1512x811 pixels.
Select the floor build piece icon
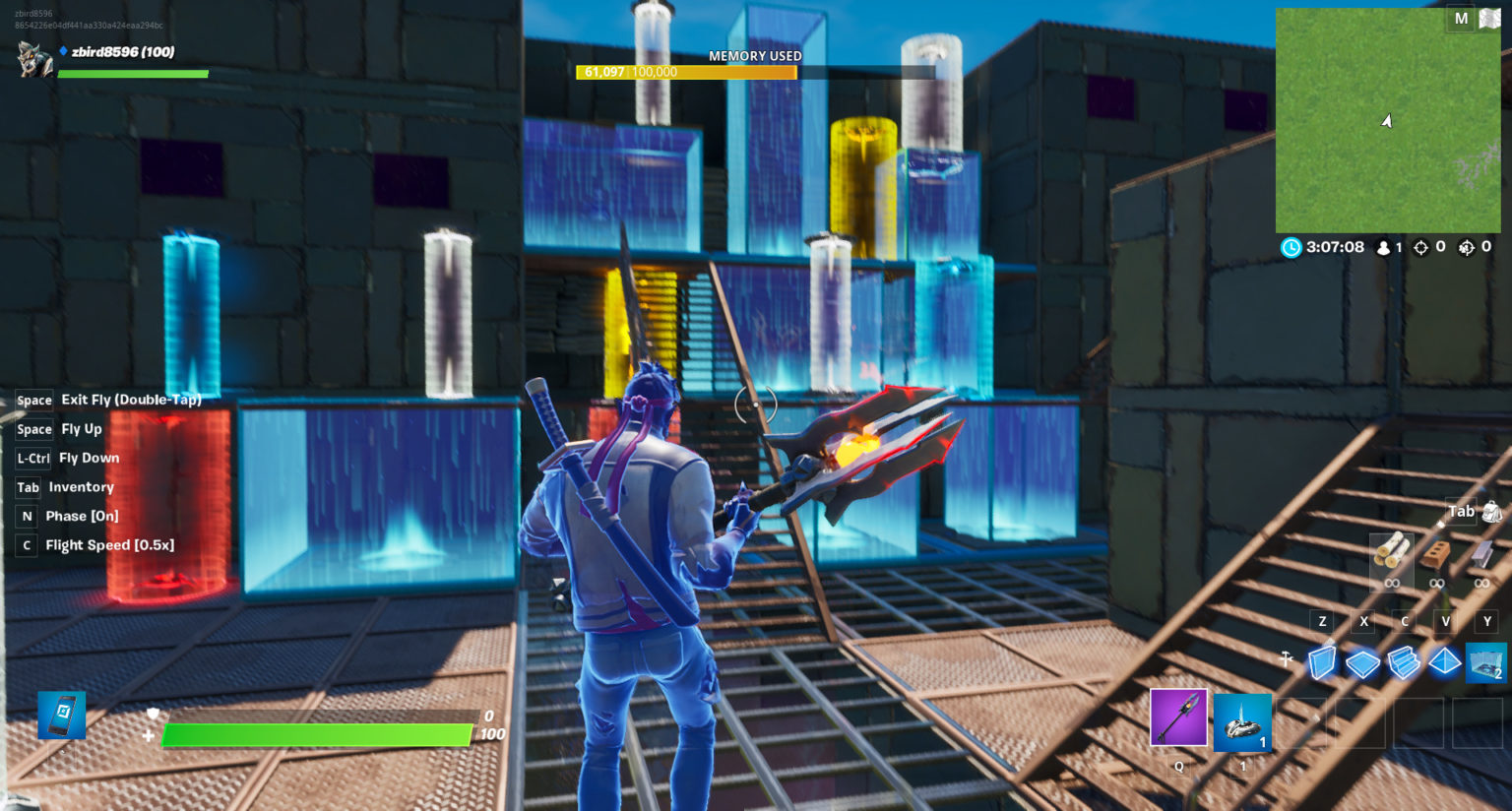(1364, 662)
